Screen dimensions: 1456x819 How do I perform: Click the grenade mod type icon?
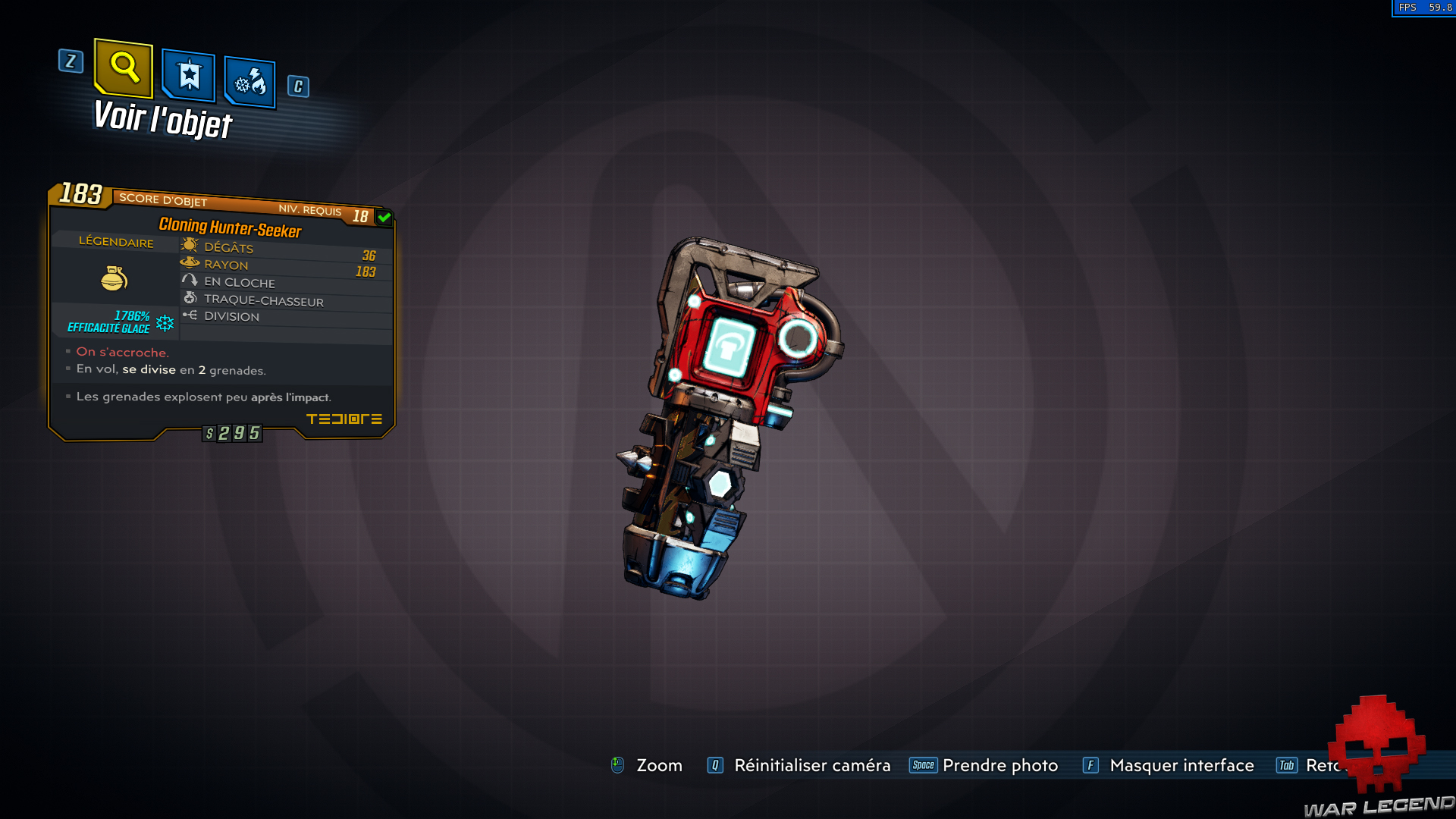click(x=114, y=278)
